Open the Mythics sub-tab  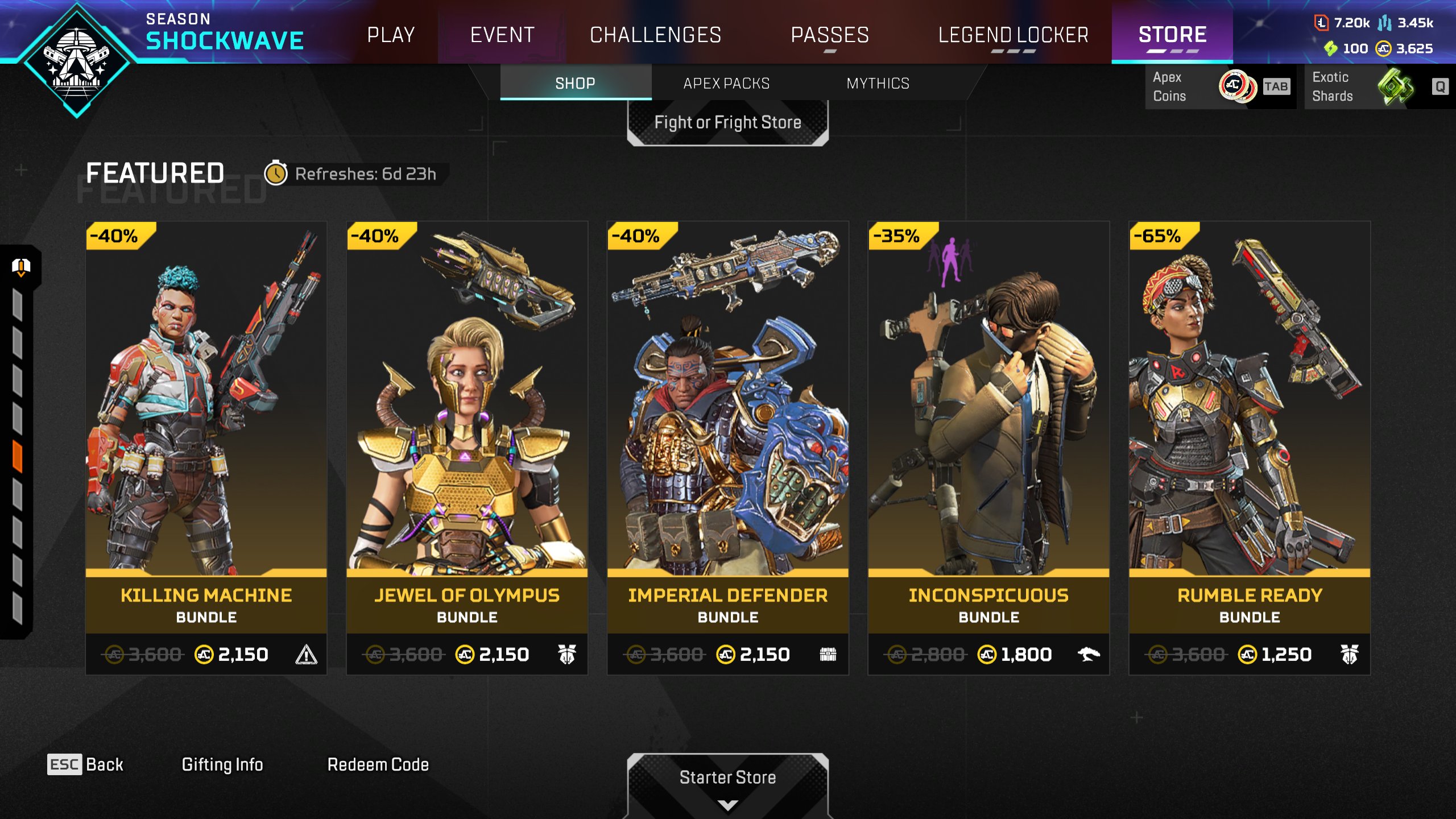click(x=878, y=84)
